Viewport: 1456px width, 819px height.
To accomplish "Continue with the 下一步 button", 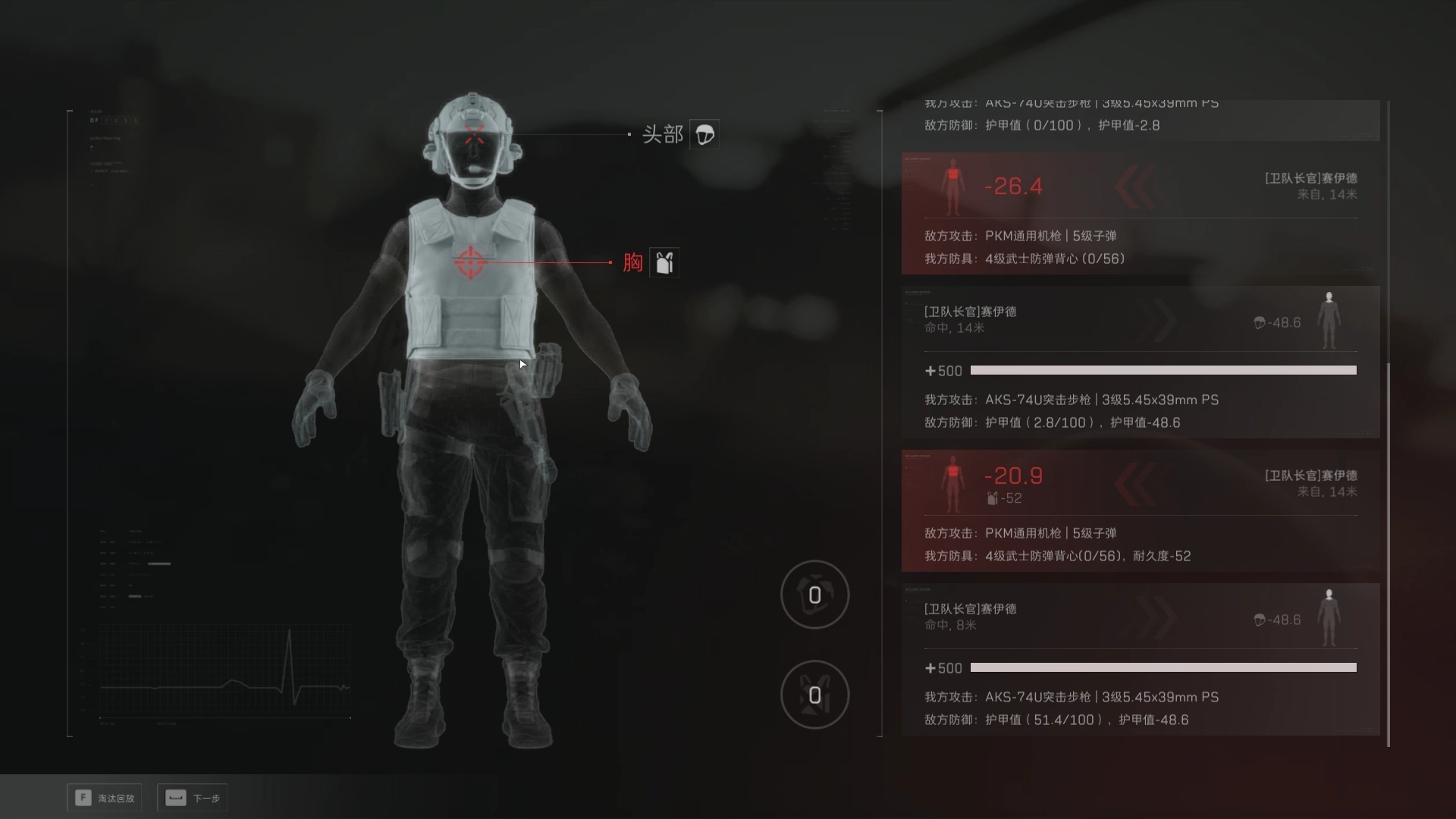I will click(193, 798).
